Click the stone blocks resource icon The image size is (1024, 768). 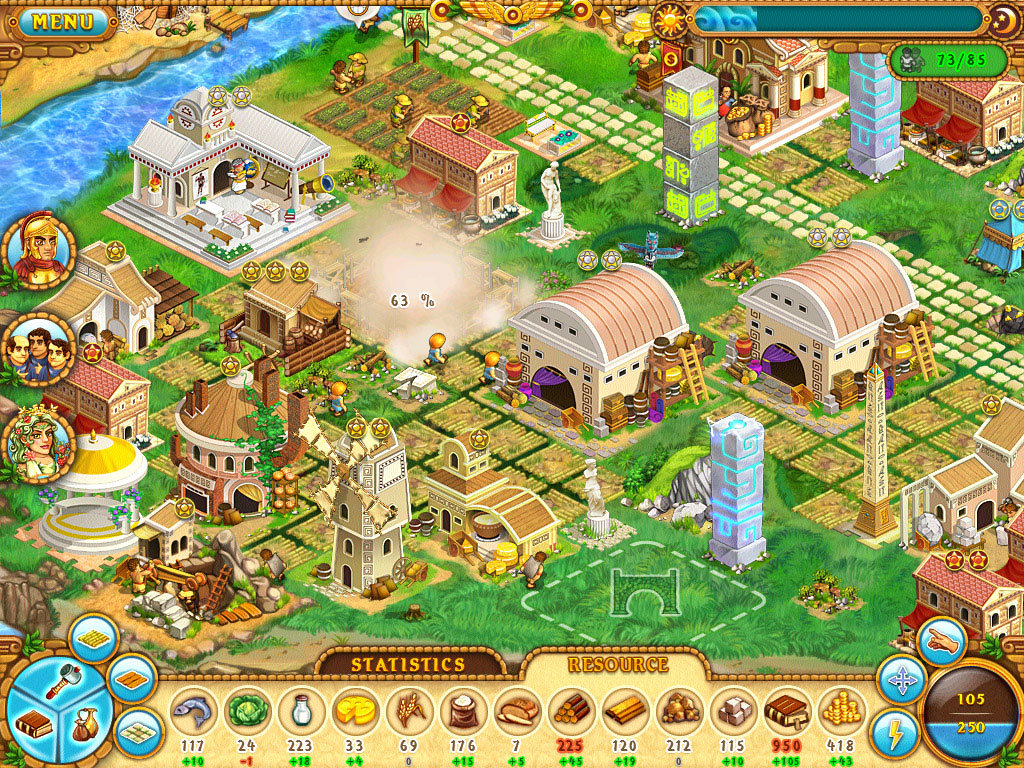click(x=734, y=710)
